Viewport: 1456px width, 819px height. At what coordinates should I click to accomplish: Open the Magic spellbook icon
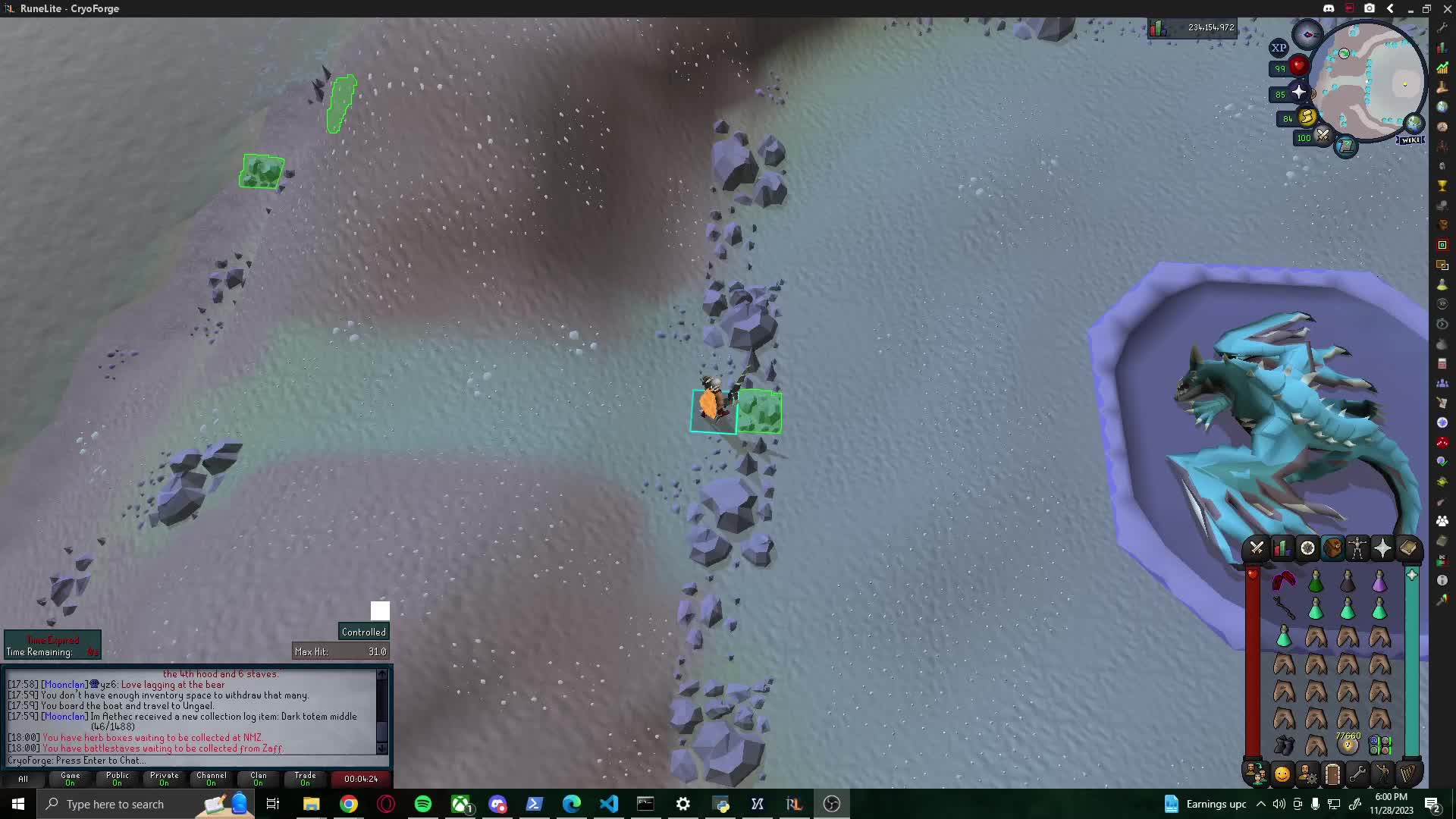coord(1407,548)
